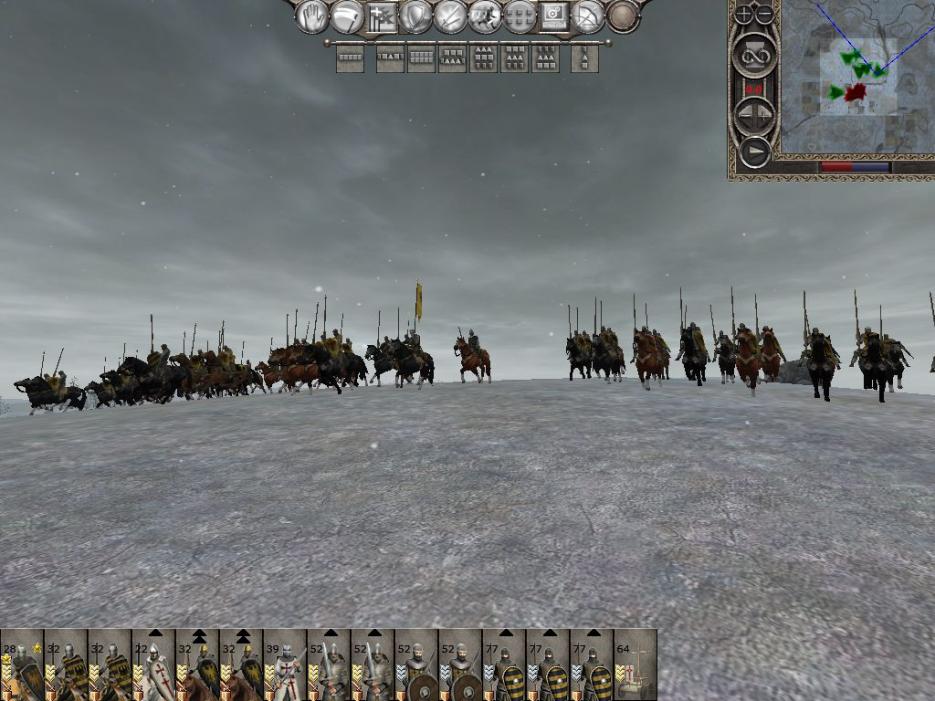
Task: Activate the withdraw horn button
Action: point(347,16)
